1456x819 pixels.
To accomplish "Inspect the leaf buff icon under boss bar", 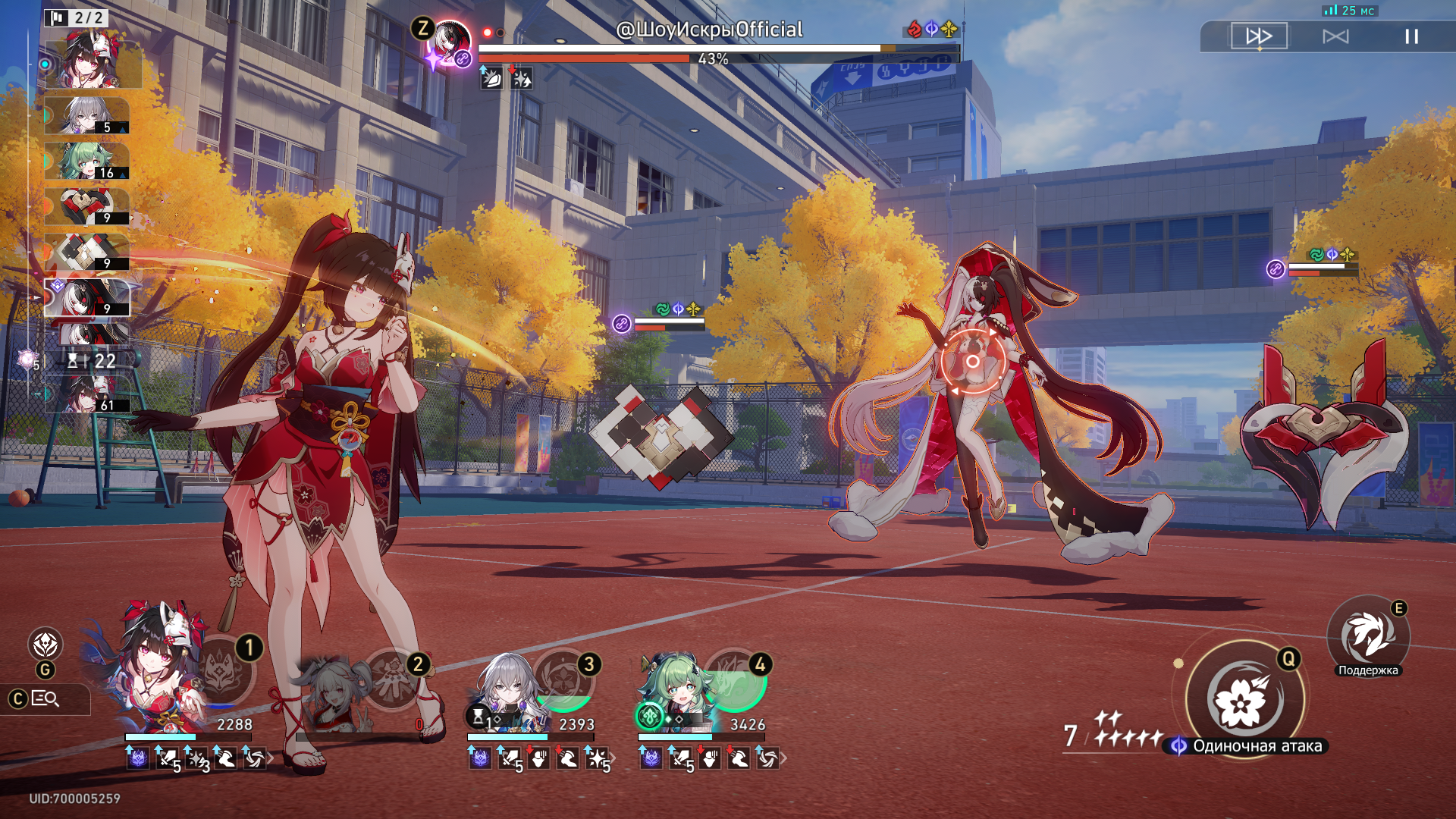I will click(491, 78).
